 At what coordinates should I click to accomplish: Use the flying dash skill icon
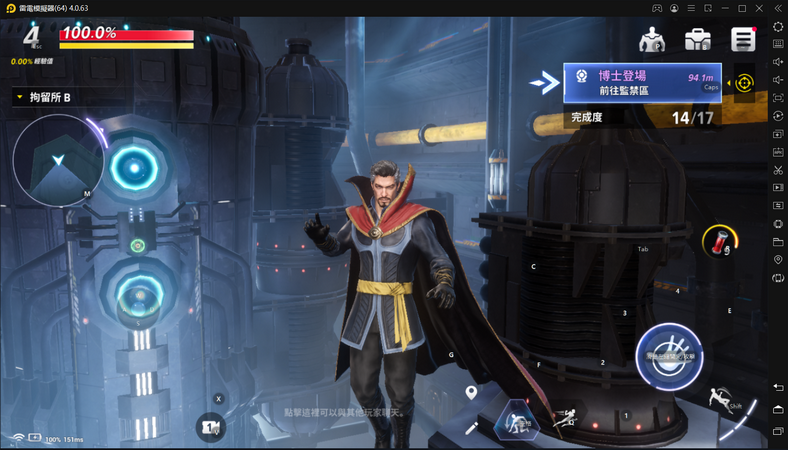click(566, 418)
